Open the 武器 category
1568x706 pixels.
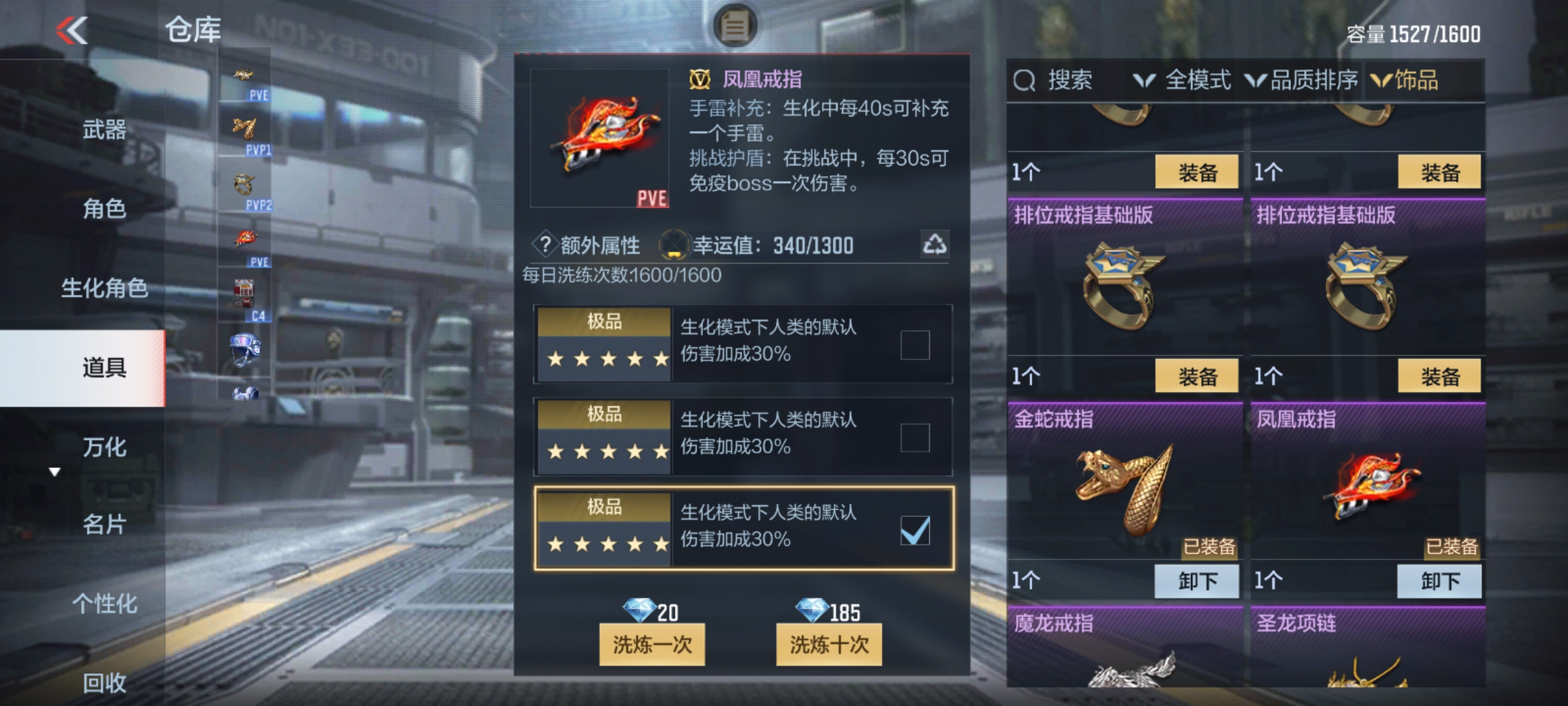(105, 129)
